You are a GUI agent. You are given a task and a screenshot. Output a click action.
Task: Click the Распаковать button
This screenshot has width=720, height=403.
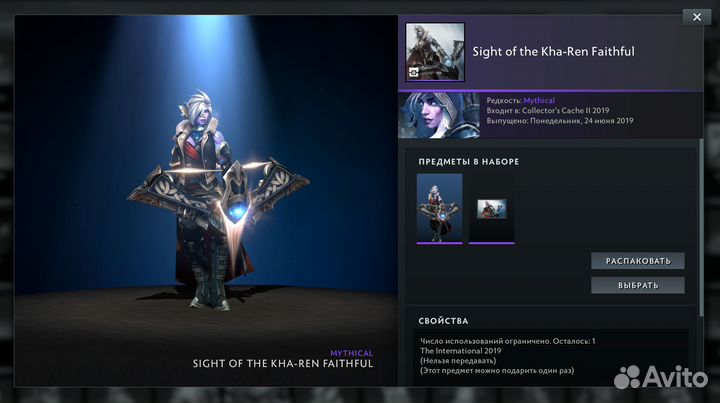(x=638, y=261)
